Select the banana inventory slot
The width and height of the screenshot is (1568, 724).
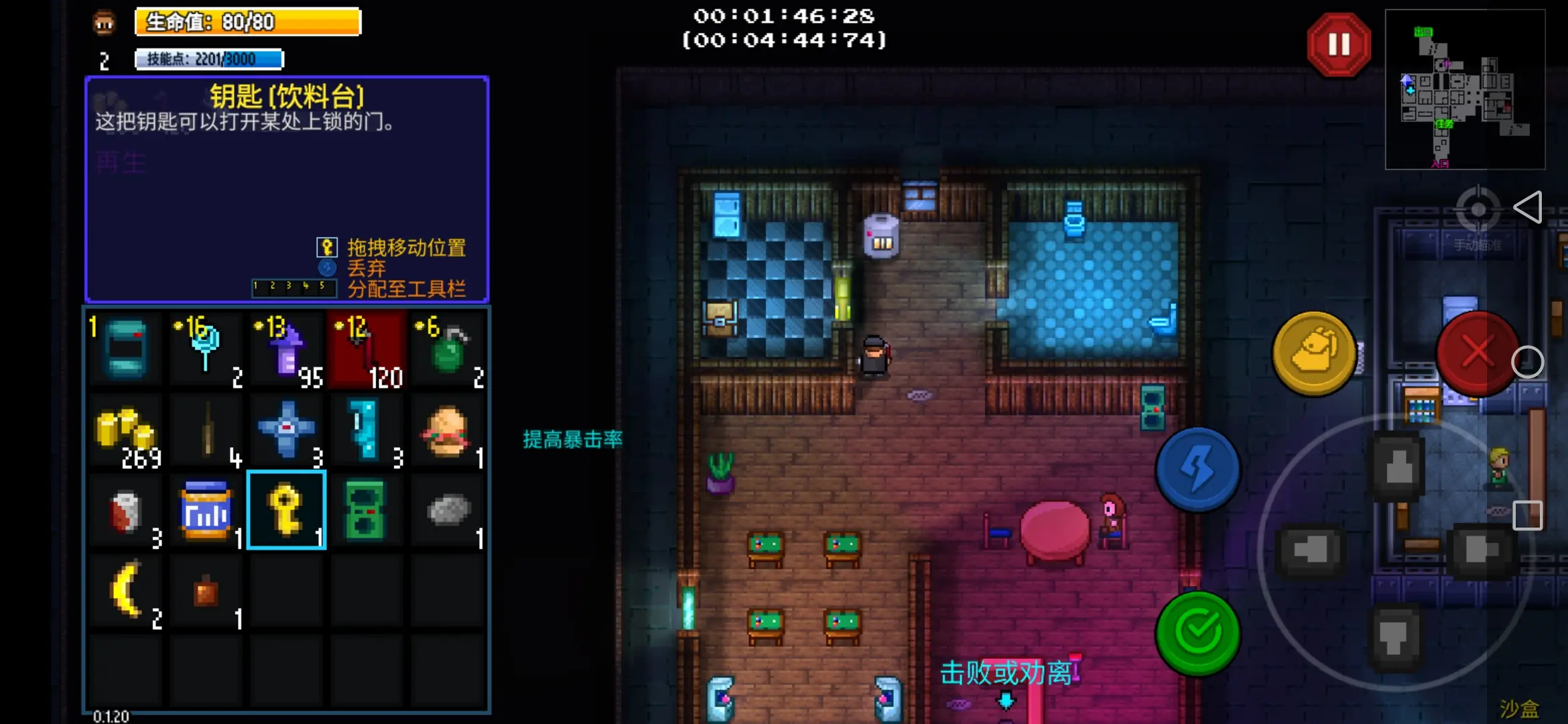click(x=126, y=591)
